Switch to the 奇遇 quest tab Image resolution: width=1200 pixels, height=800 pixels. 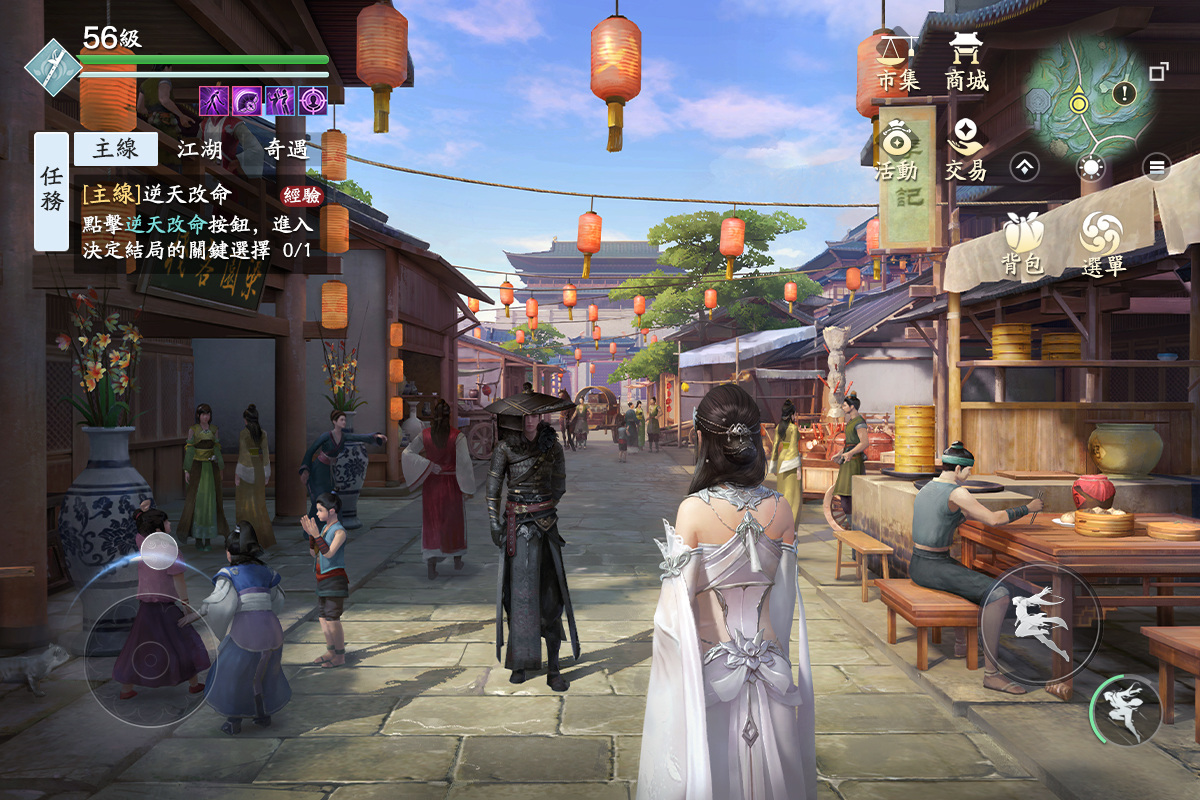286,149
